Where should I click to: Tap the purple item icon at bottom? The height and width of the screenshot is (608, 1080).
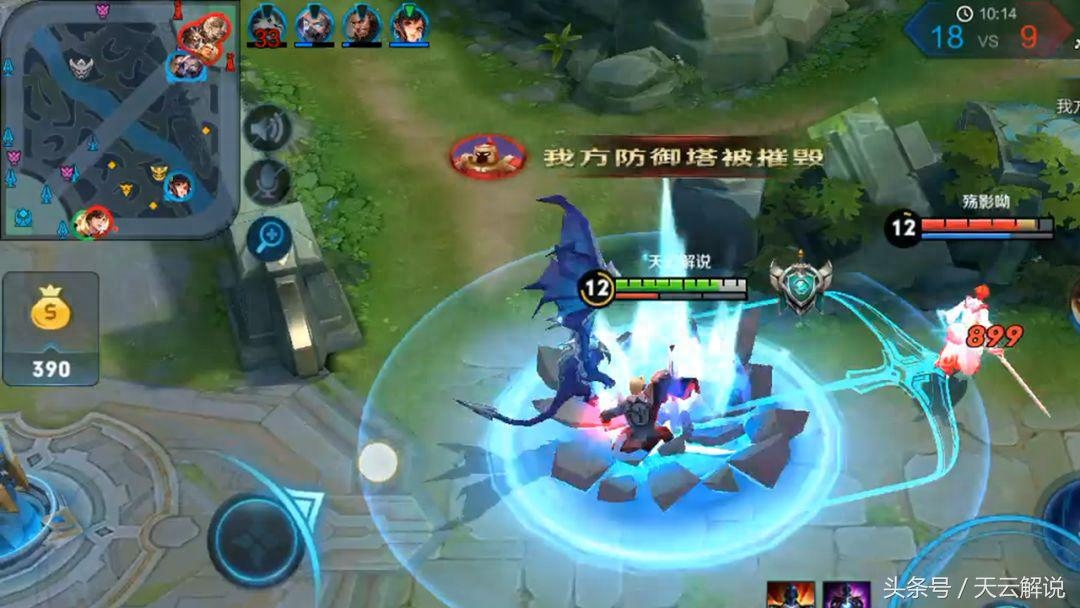846,594
